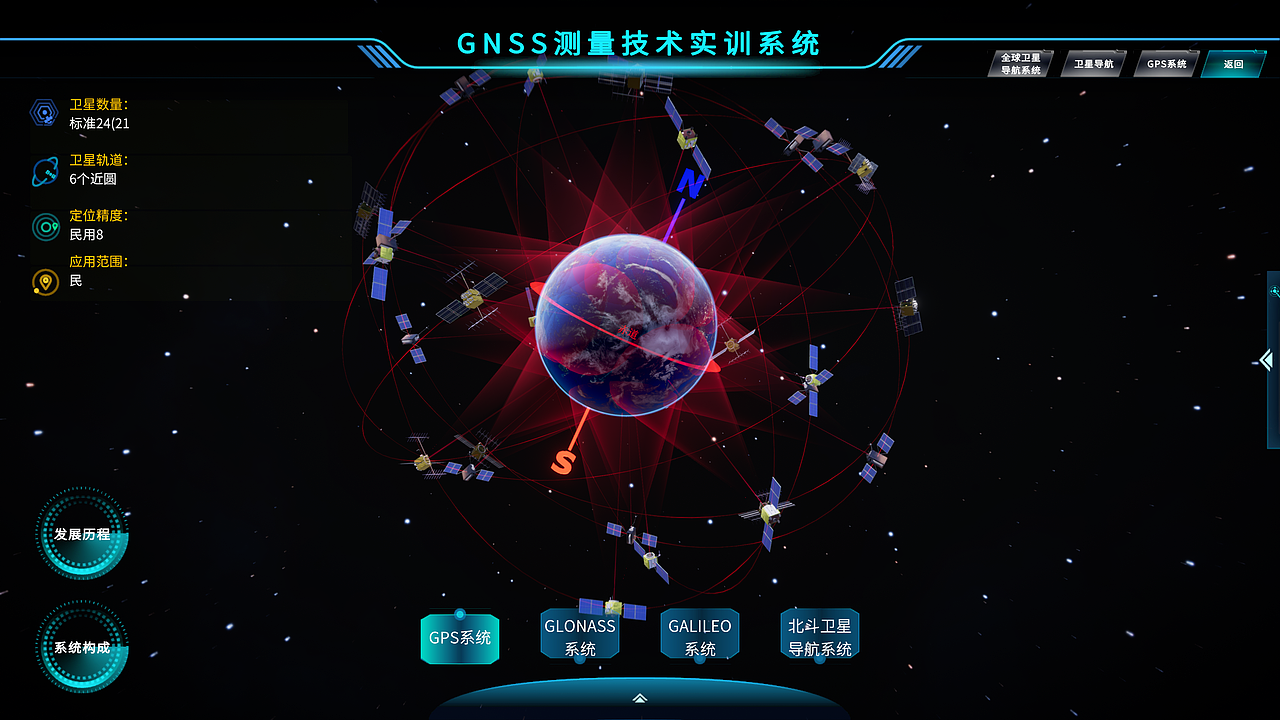The image size is (1280, 720).
Task: Enable the 北斗卫星导航系统 view
Action: tap(820, 633)
